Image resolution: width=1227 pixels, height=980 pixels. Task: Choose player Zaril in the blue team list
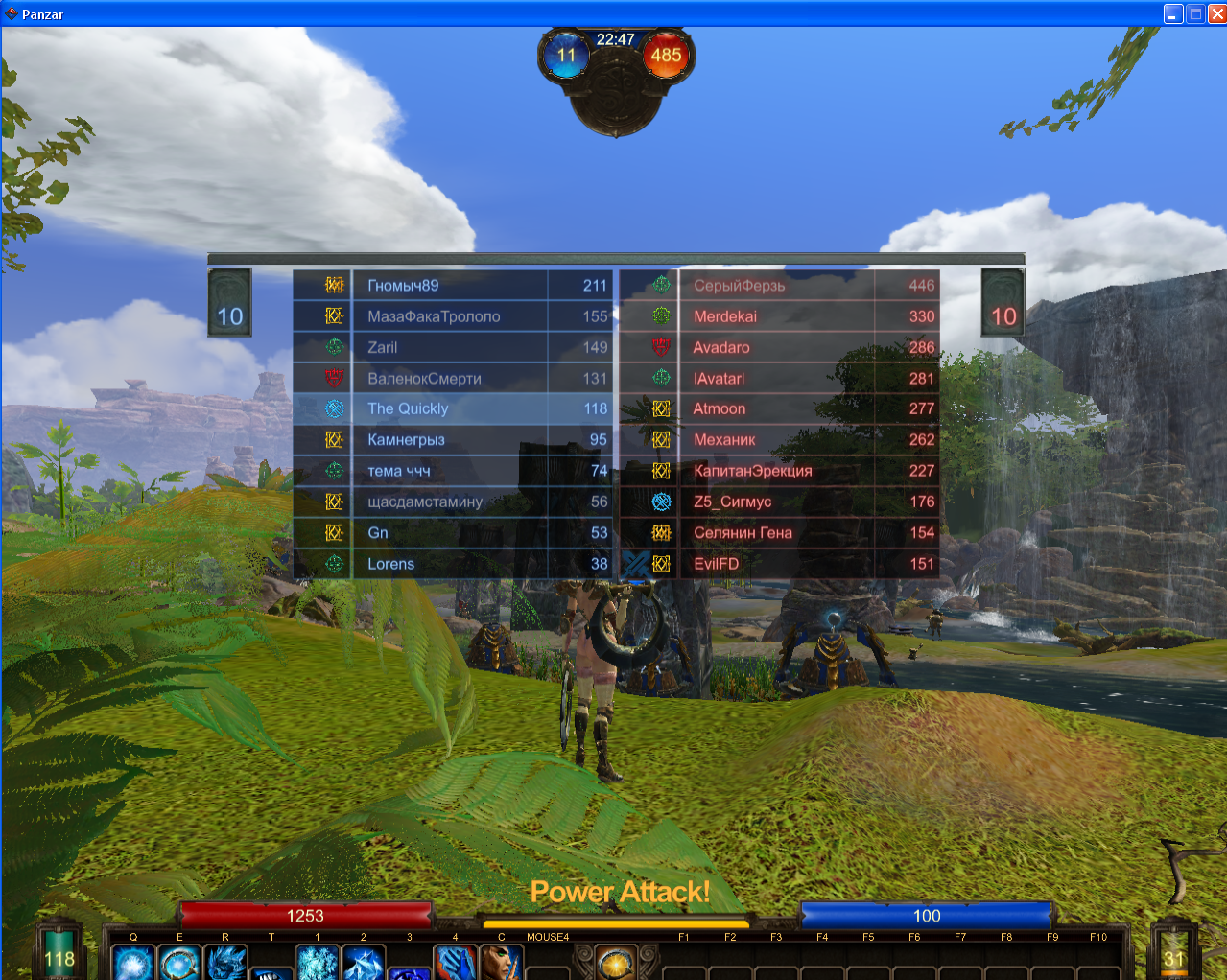tap(382, 347)
